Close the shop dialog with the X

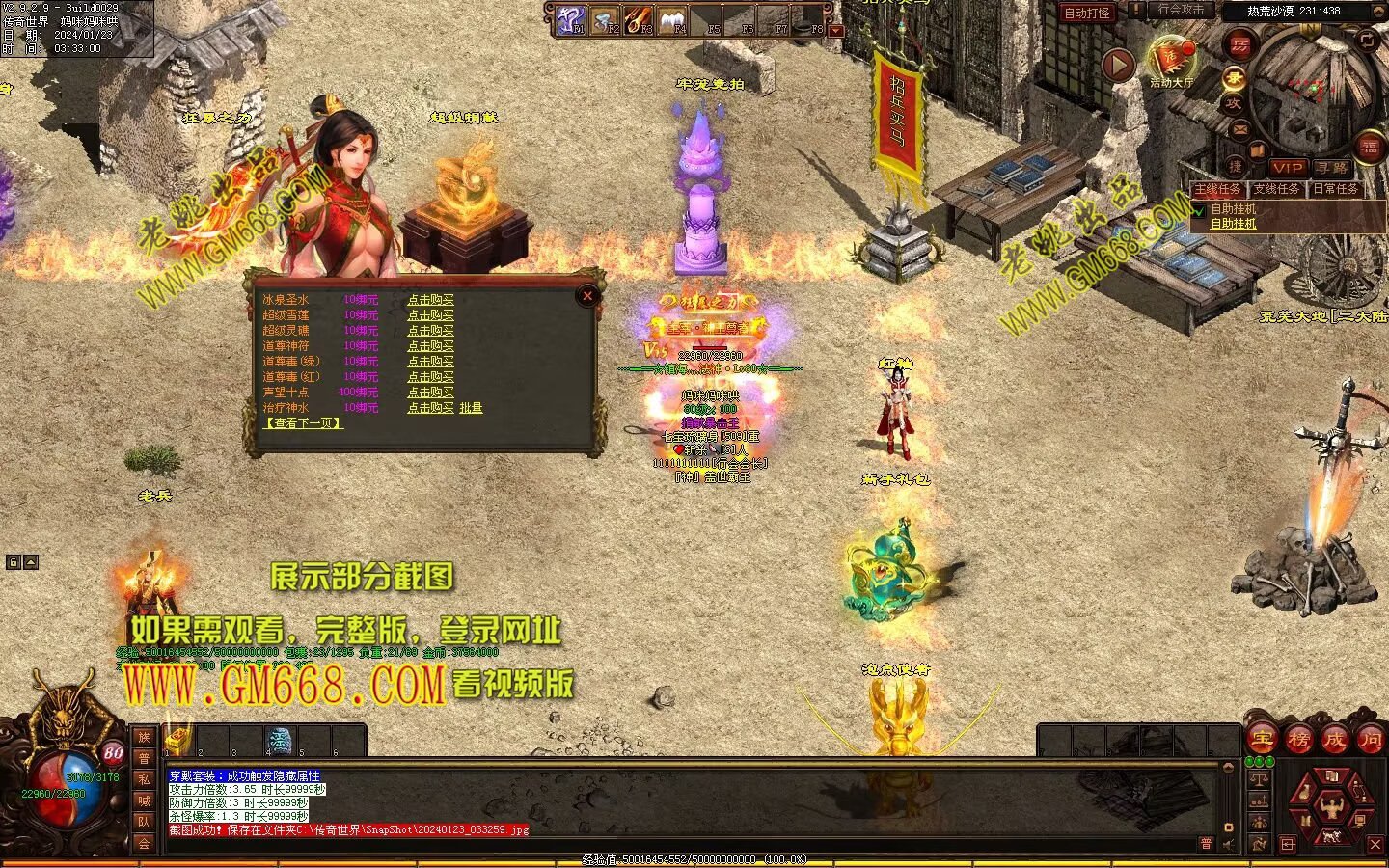pos(586,296)
